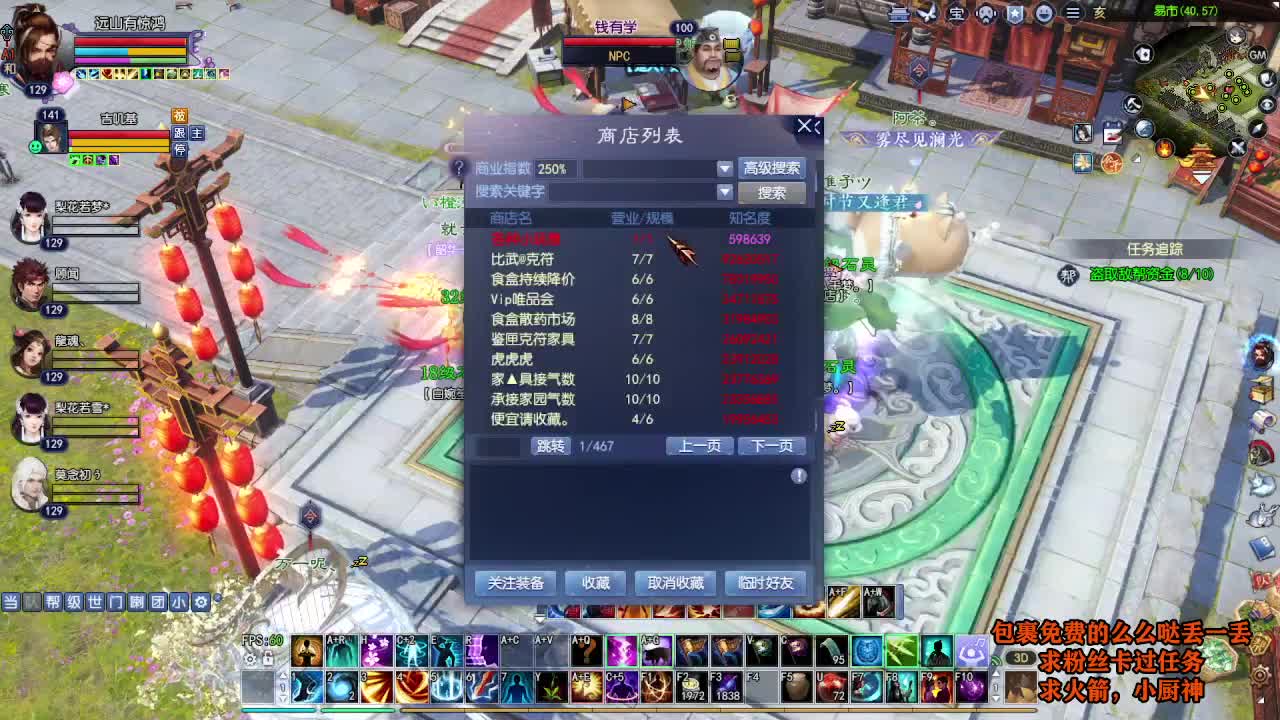Click the GM icon beside the minimap
This screenshot has height=720, width=1280.
(x=1258, y=56)
